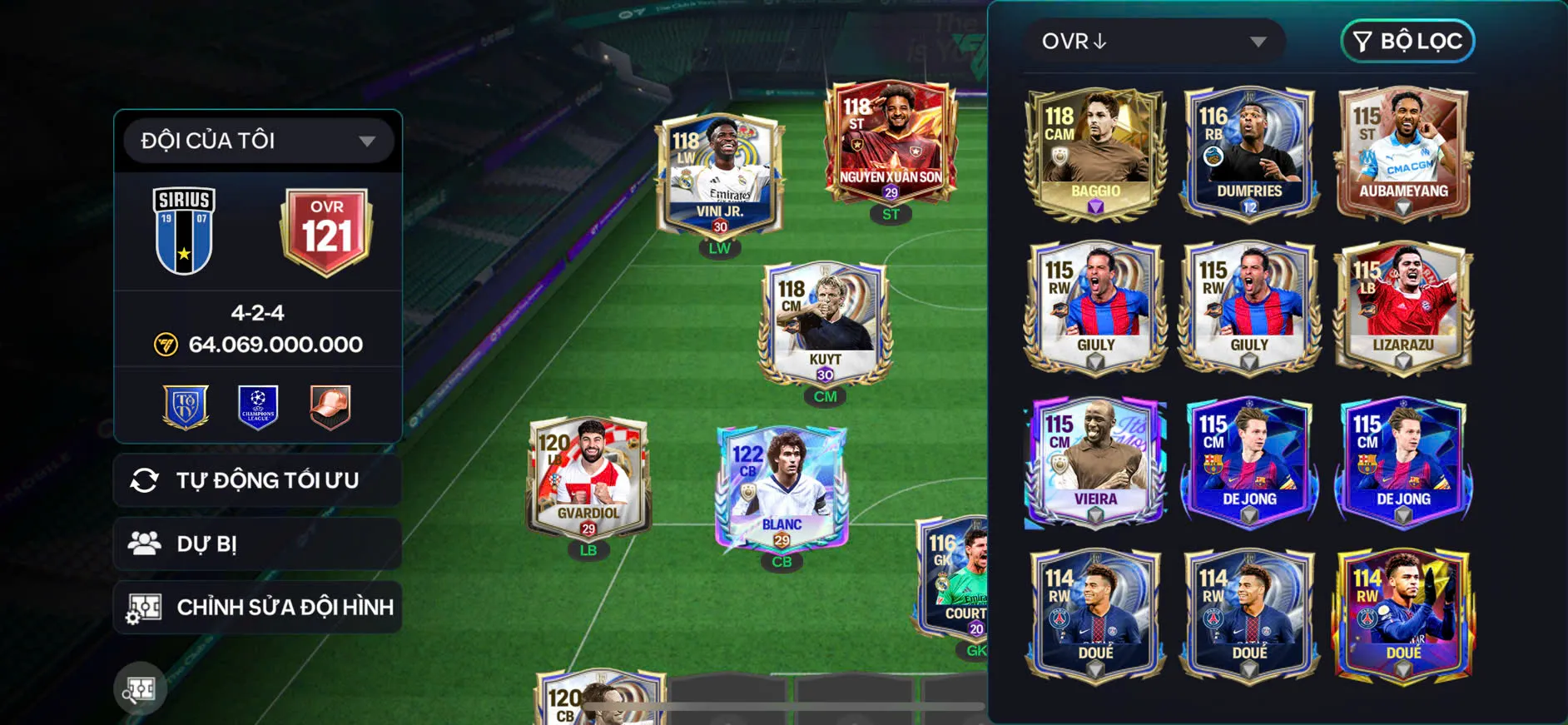Click Nguyễn Xuân Son striker card
1568x725 pixels.
click(891, 142)
